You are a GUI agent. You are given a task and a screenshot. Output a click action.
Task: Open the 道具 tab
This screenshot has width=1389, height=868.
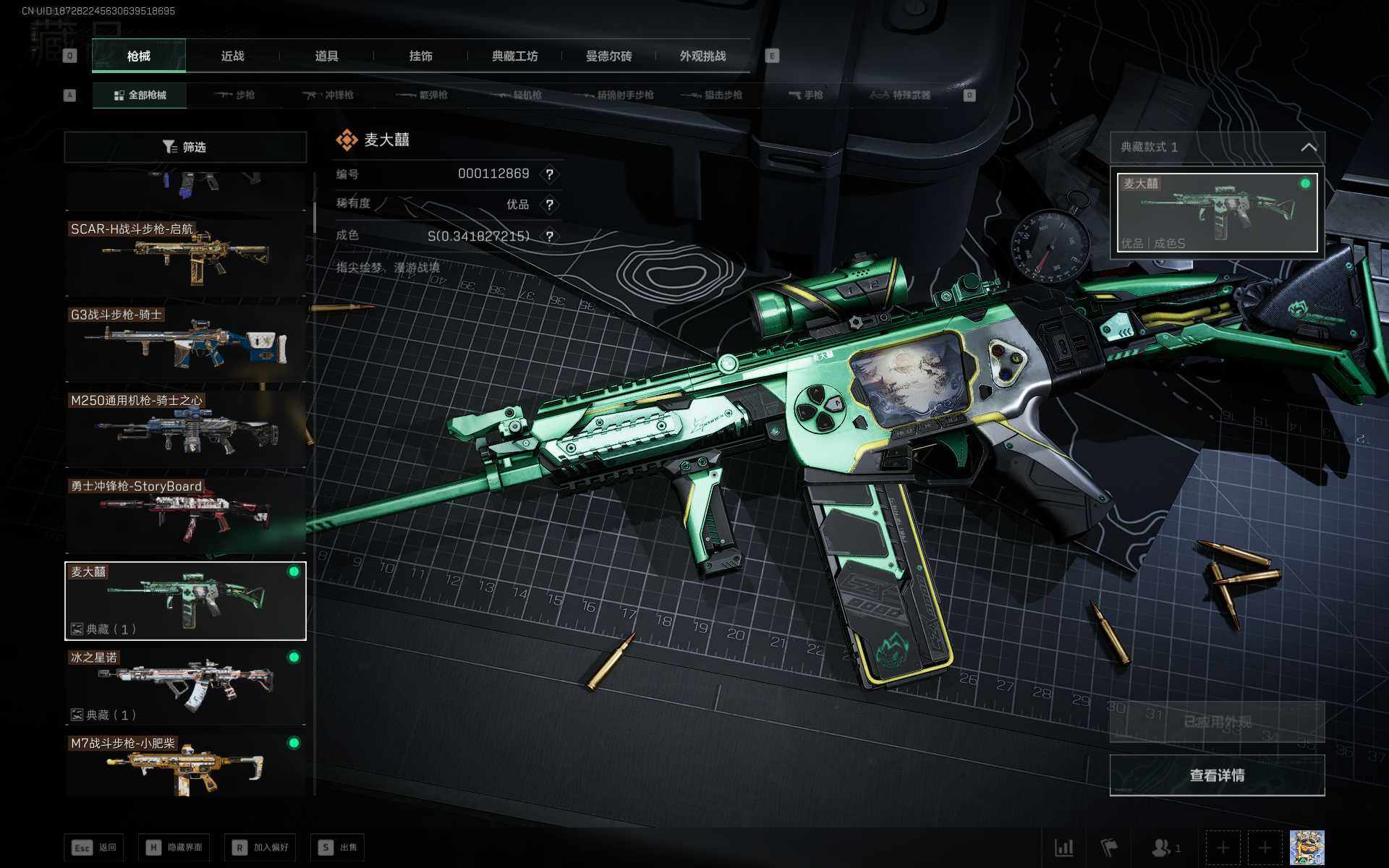click(326, 56)
